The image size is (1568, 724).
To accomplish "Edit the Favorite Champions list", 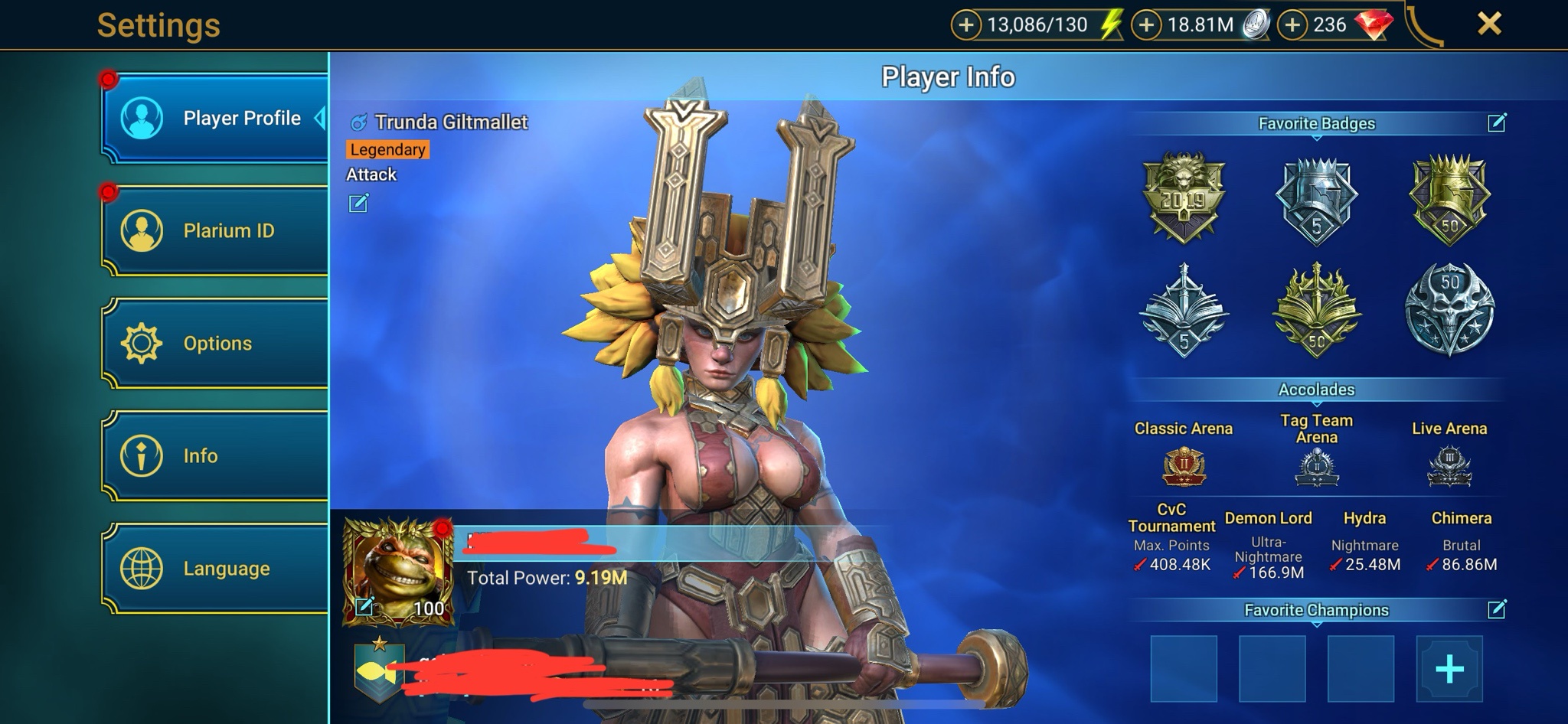I will click(1497, 609).
